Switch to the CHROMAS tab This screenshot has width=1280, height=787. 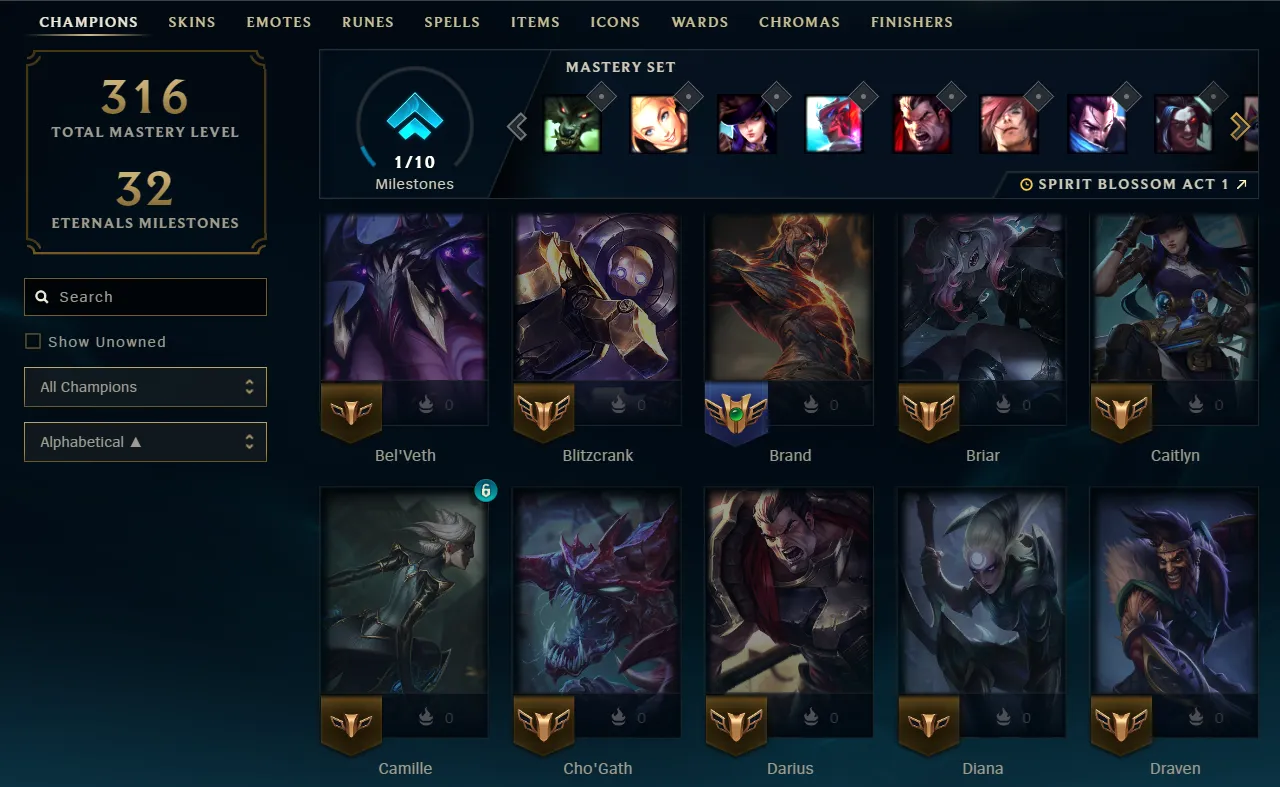[799, 21]
